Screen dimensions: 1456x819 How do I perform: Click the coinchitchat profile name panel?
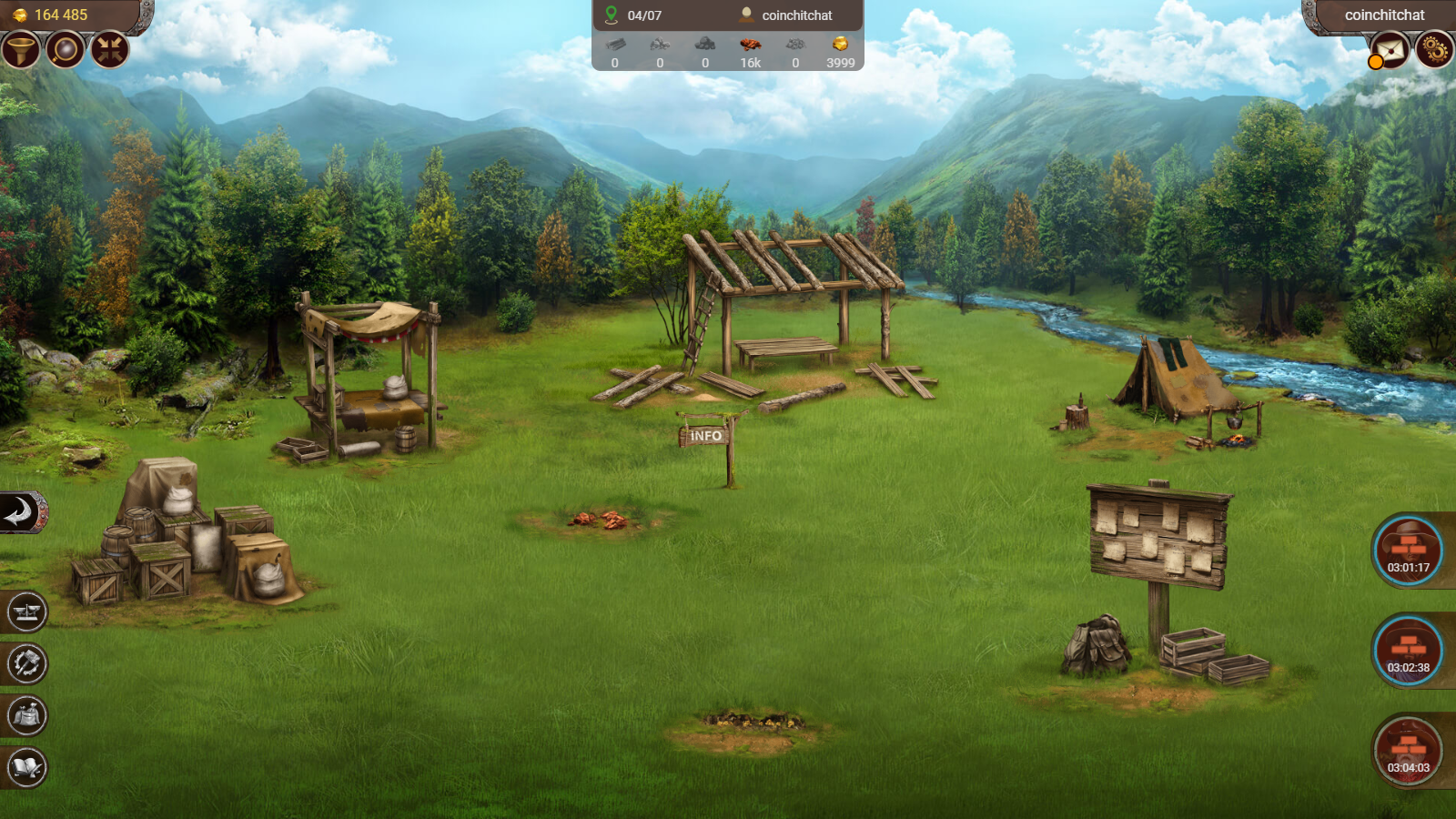click(1383, 15)
